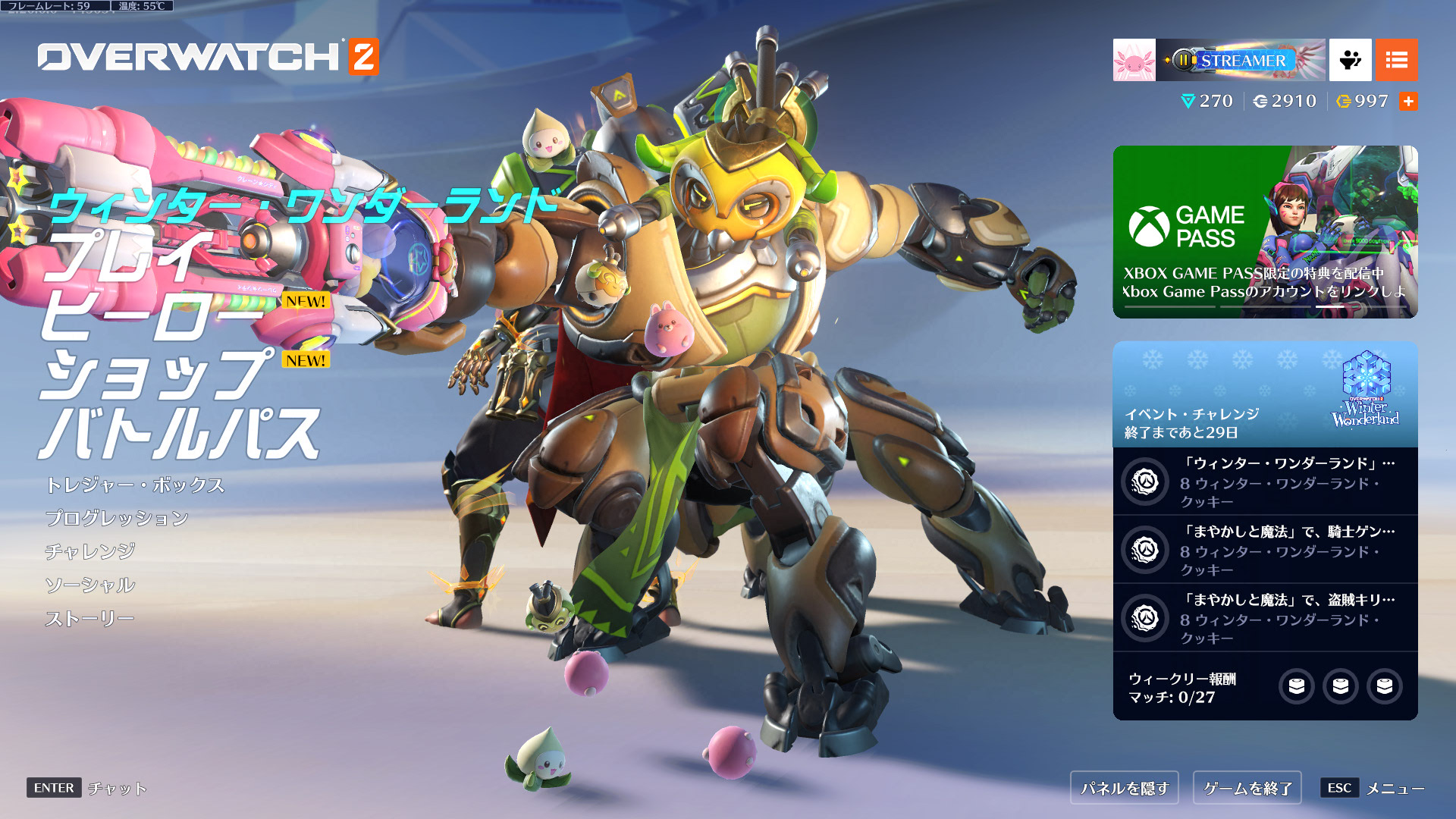Open the Winter Wonderland event challenge panel
Viewport: 1456px width, 819px height.
click(1265, 394)
